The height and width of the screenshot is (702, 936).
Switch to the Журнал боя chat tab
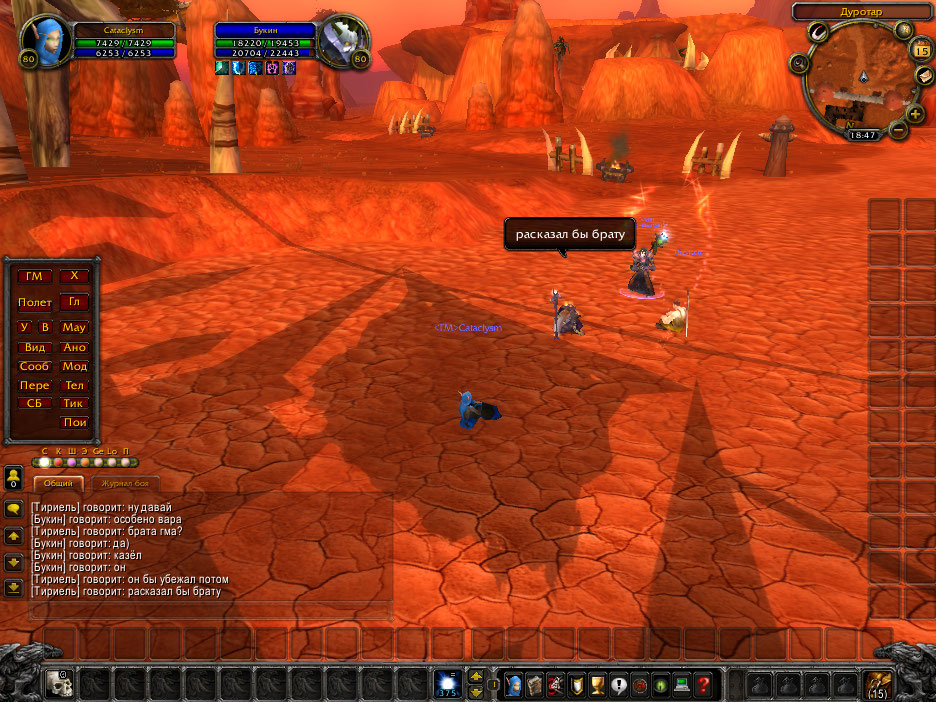coord(125,482)
